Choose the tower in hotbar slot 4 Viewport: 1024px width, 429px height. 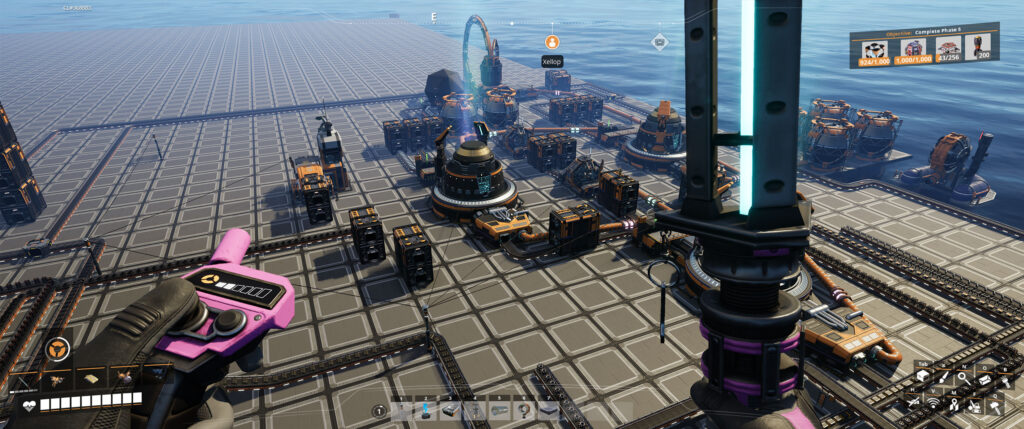pos(473,409)
